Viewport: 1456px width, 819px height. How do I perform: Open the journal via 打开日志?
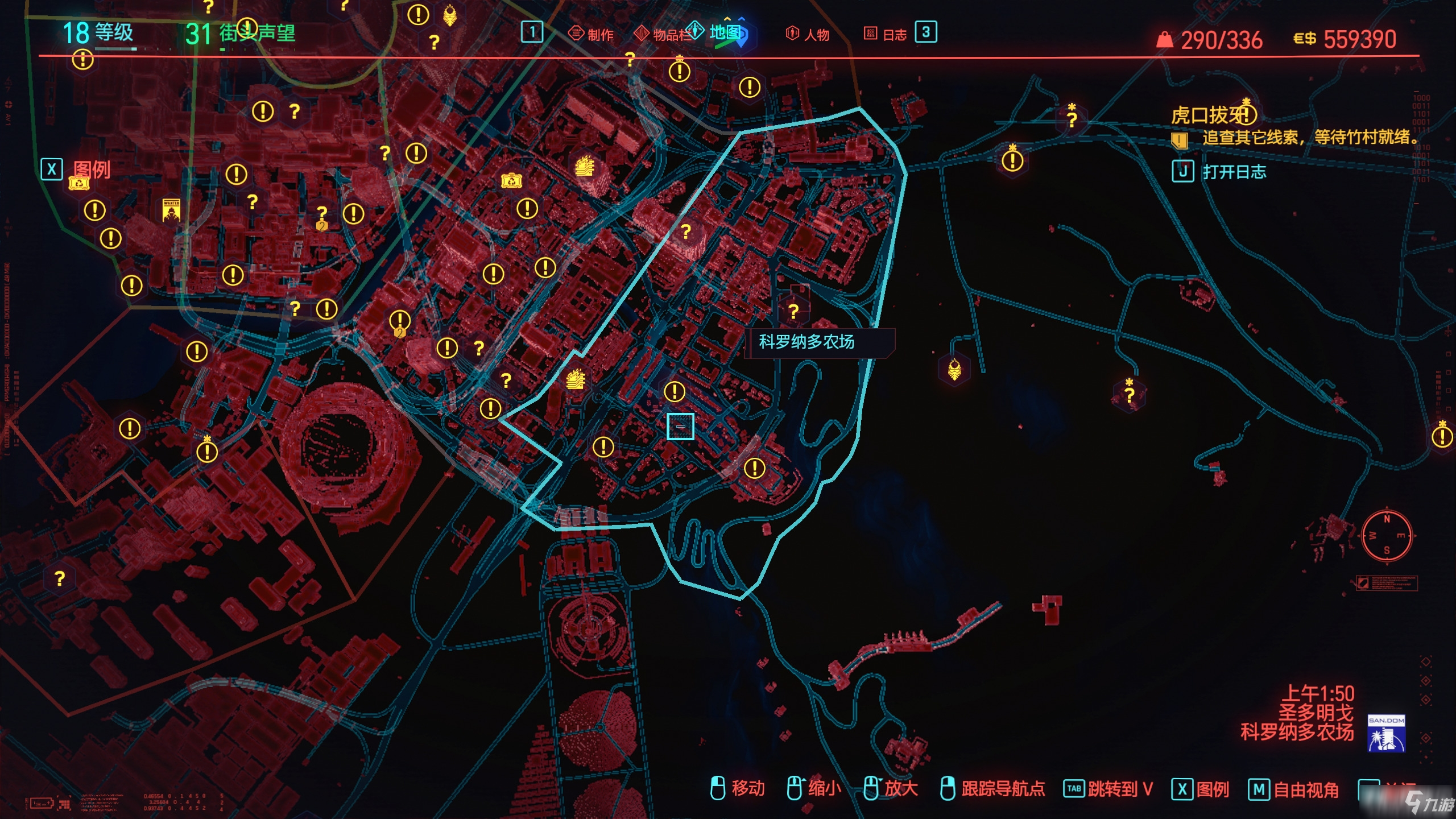(x=1233, y=171)
